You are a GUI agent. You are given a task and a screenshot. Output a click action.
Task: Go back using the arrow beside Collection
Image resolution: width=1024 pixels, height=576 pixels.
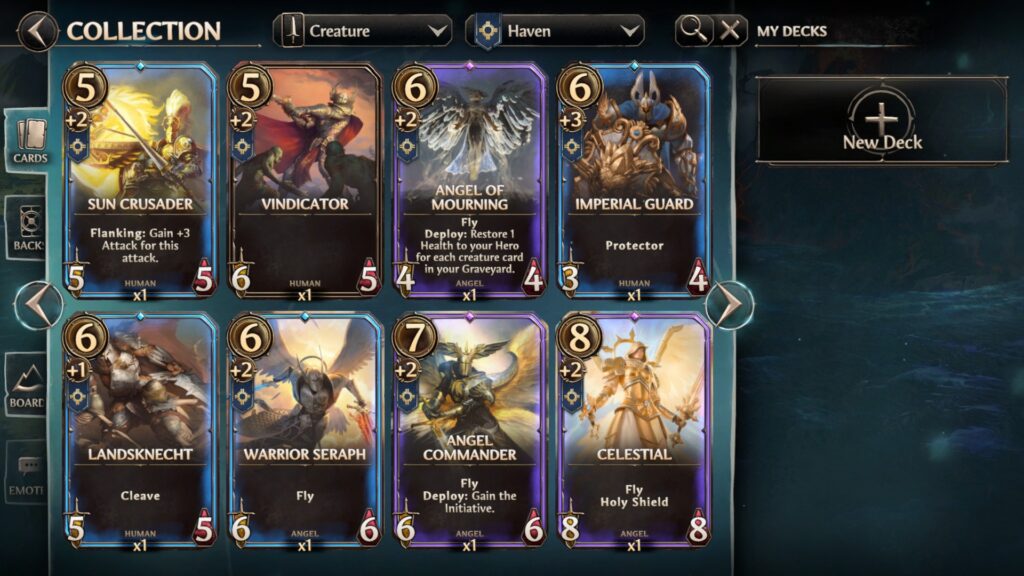37,30
